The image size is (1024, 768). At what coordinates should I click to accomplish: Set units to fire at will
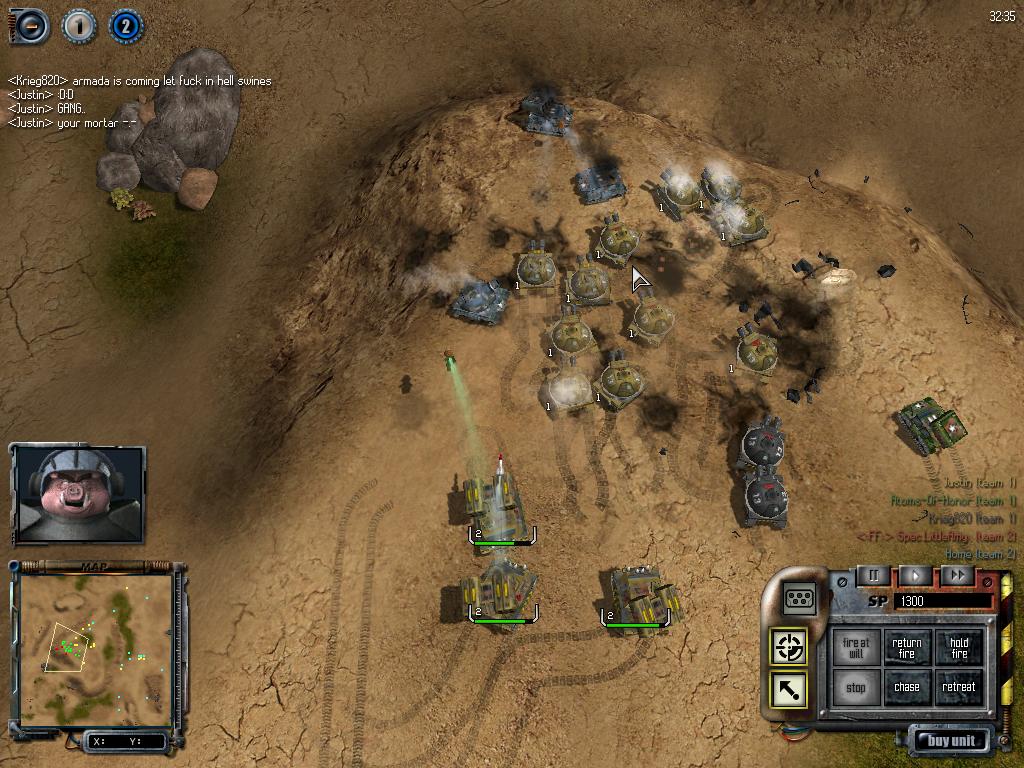pos(856,648)
